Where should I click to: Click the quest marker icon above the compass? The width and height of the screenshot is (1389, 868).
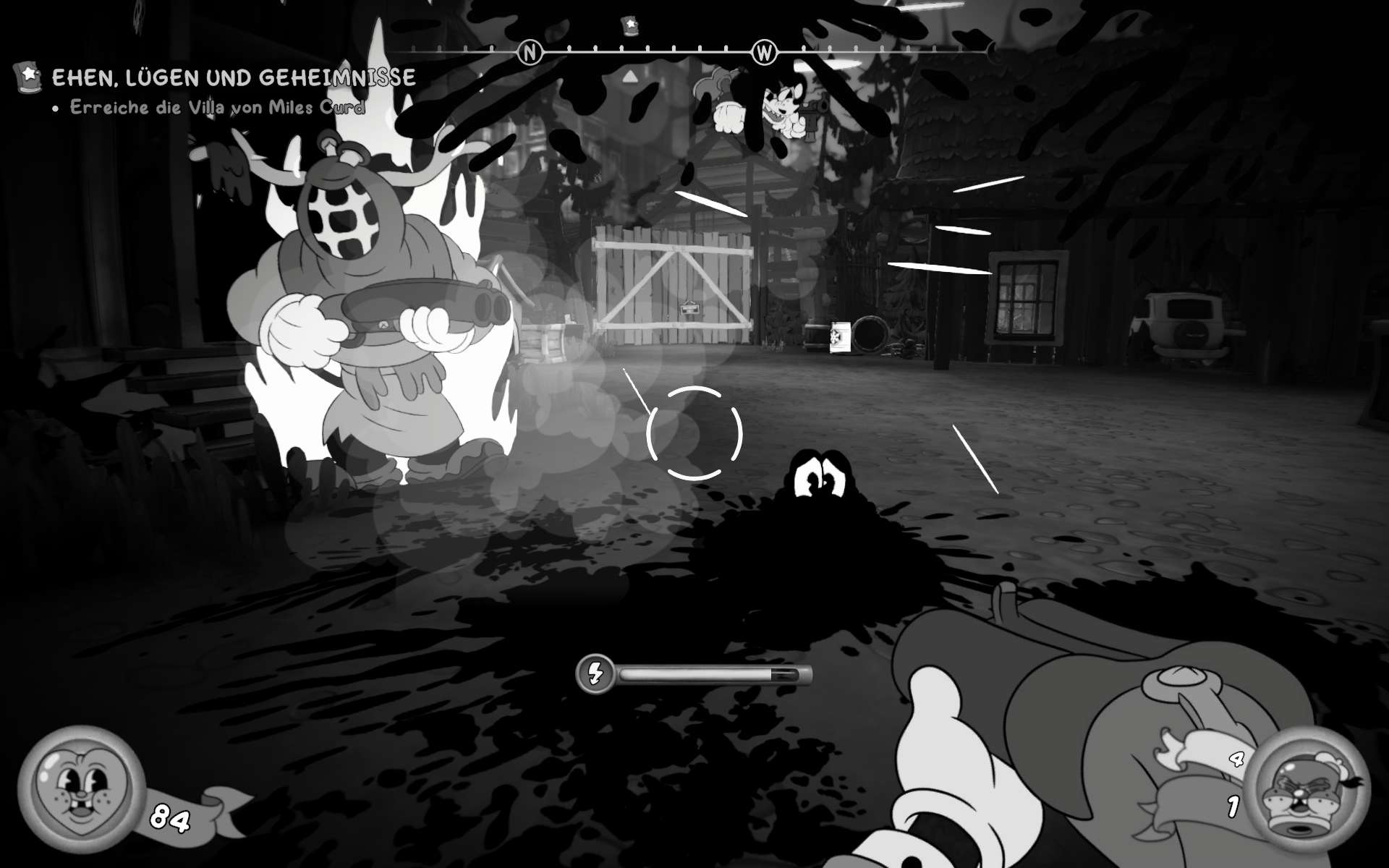coord(630,26)
